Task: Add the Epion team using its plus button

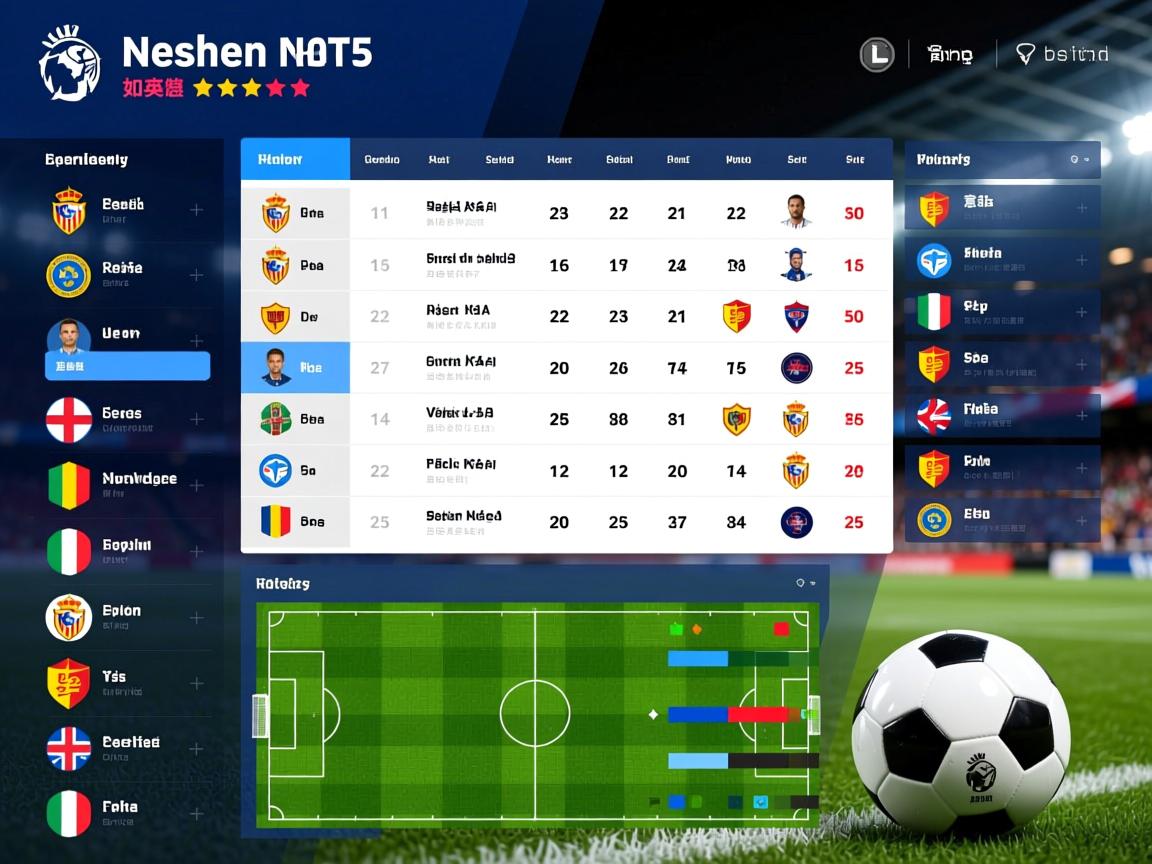Action: [x=197, y=618]
